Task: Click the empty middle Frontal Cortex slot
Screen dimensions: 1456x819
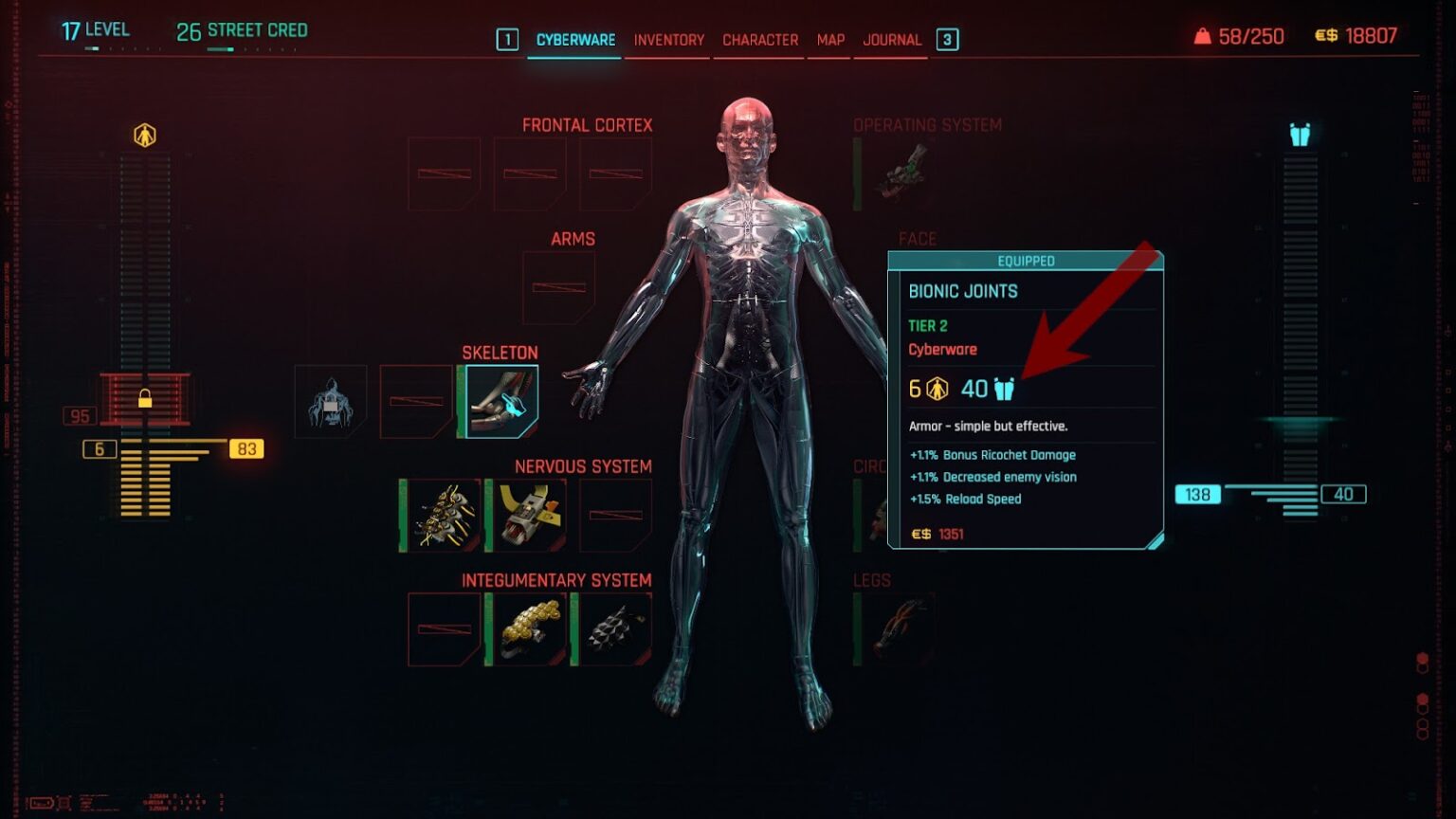Action: click(x=528, y=173)
